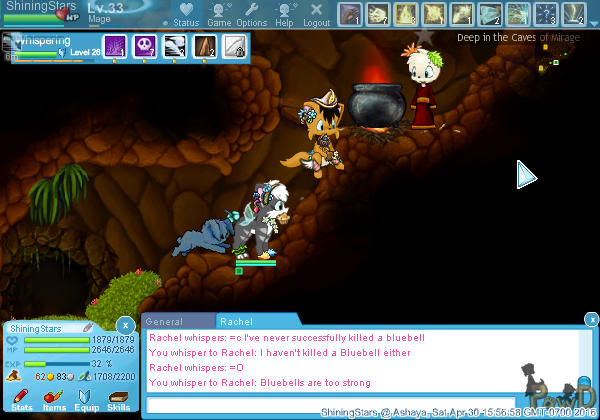Viewport: 600px width, 420px height.
Task: Close the Shining Stars status panel
Action: pos(124,325)
